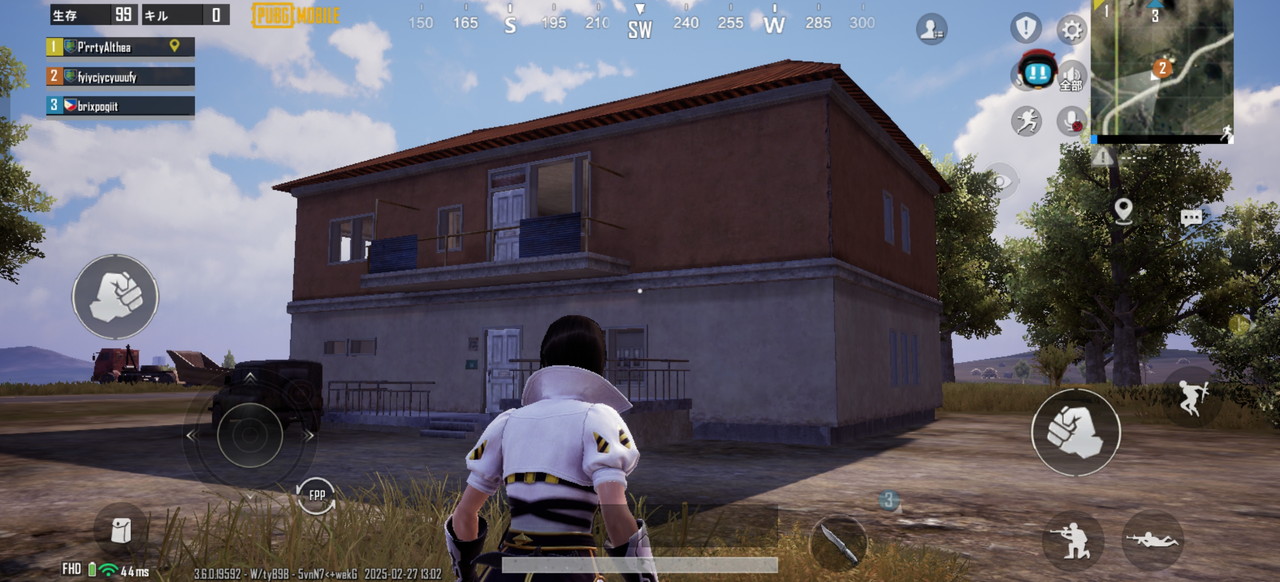Open the backpack inventory
This screenshot has height=582, width=1280.
pyautogui.click(x=121, y=531)
